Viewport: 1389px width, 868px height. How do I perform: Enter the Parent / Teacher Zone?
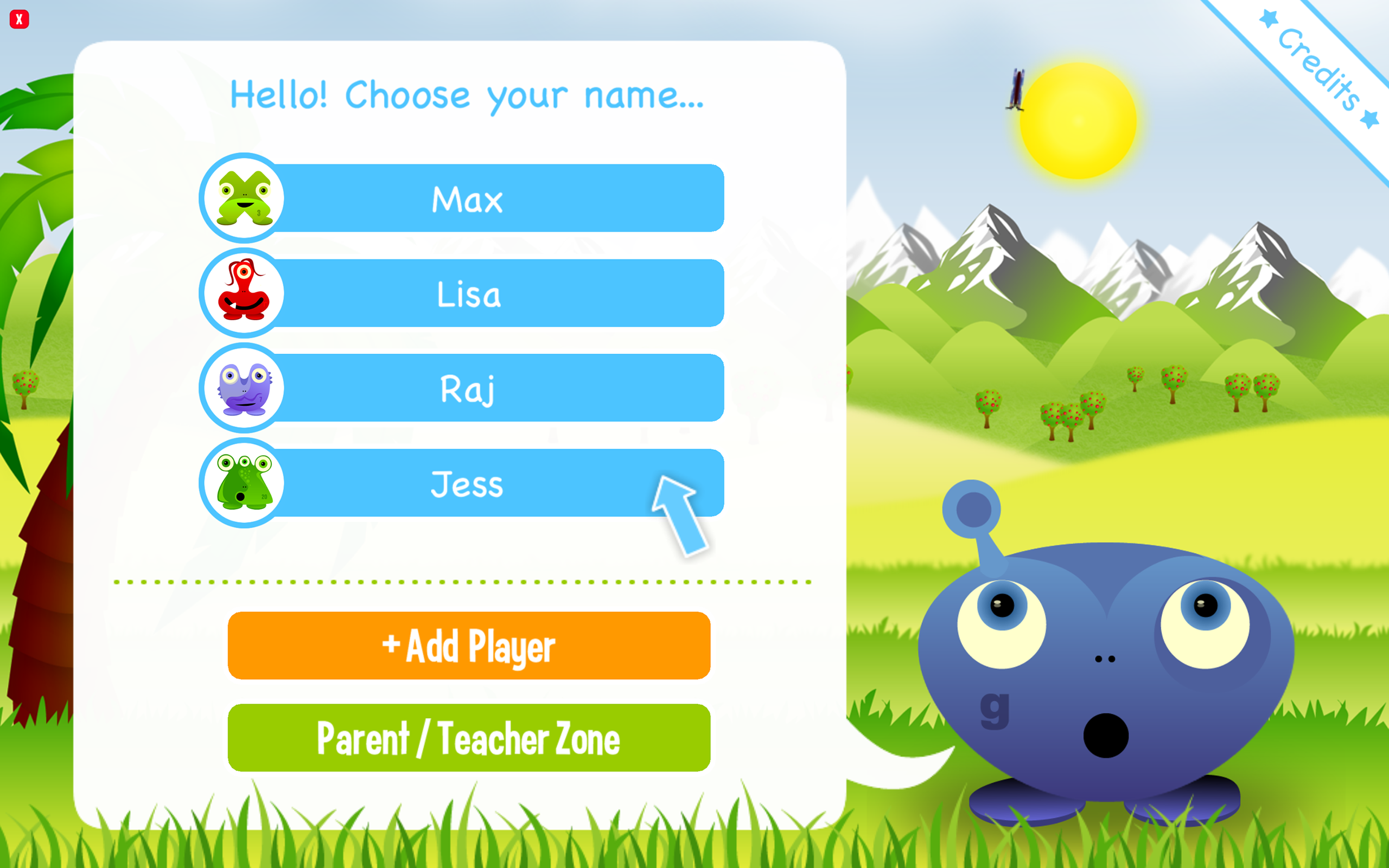[x=468, y=738]
